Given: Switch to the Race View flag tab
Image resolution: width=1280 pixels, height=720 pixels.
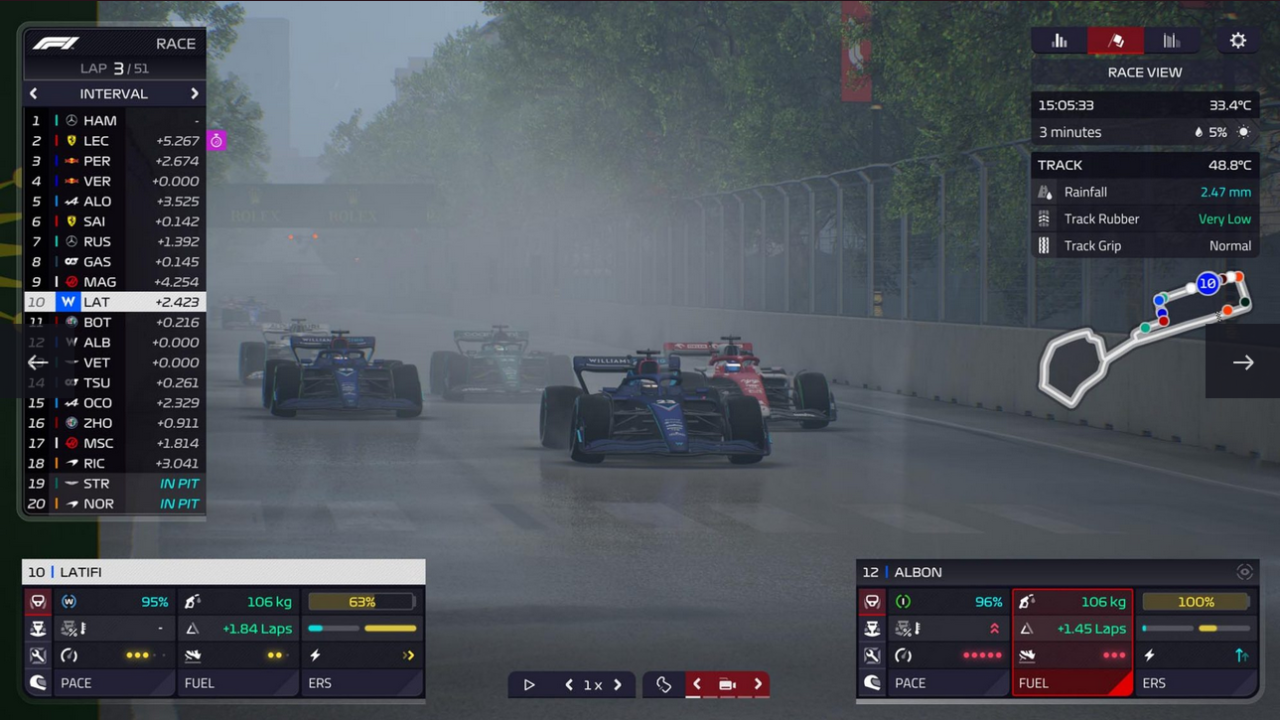Looking at the screenshot, I should pyautogui.click(x=1116, y=41).
